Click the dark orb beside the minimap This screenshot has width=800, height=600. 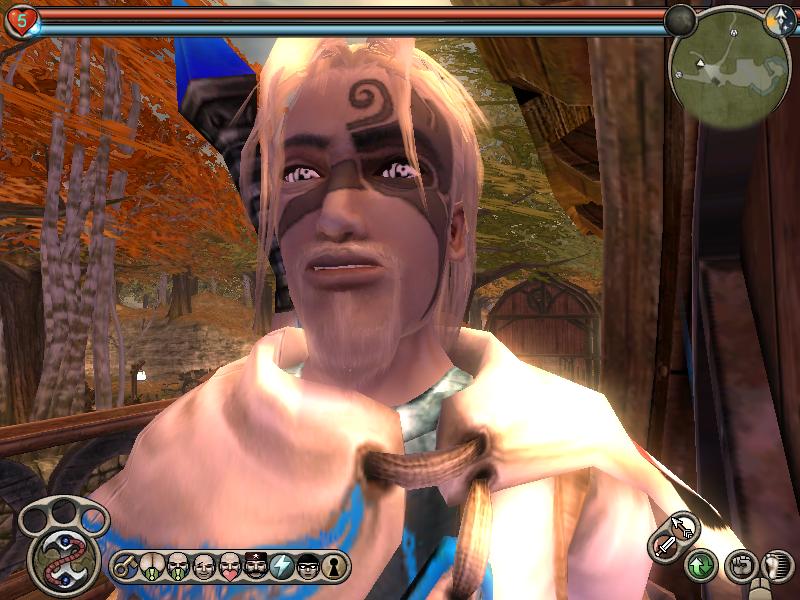click(681, 19)
